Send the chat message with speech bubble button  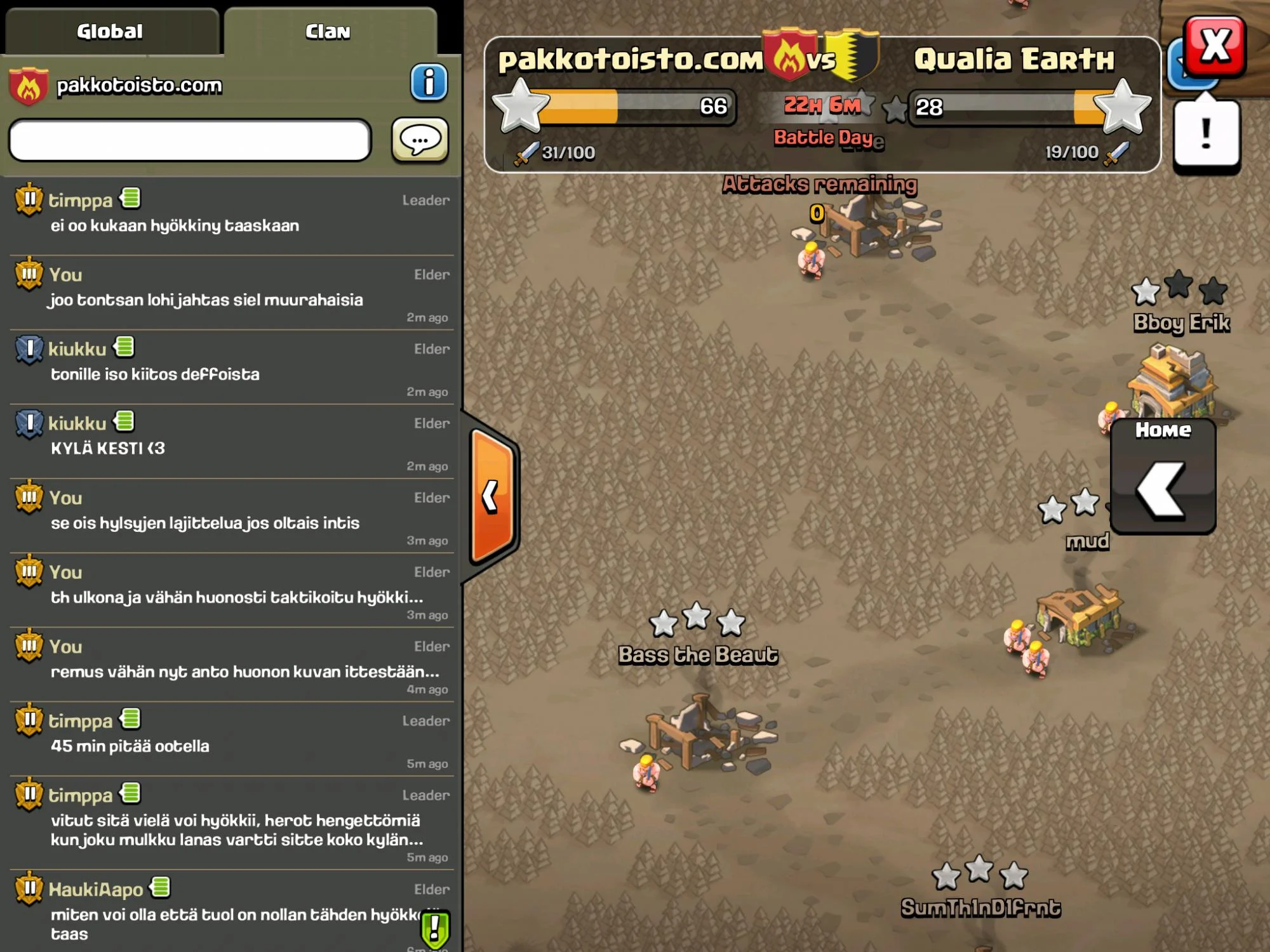click(420, 140)
